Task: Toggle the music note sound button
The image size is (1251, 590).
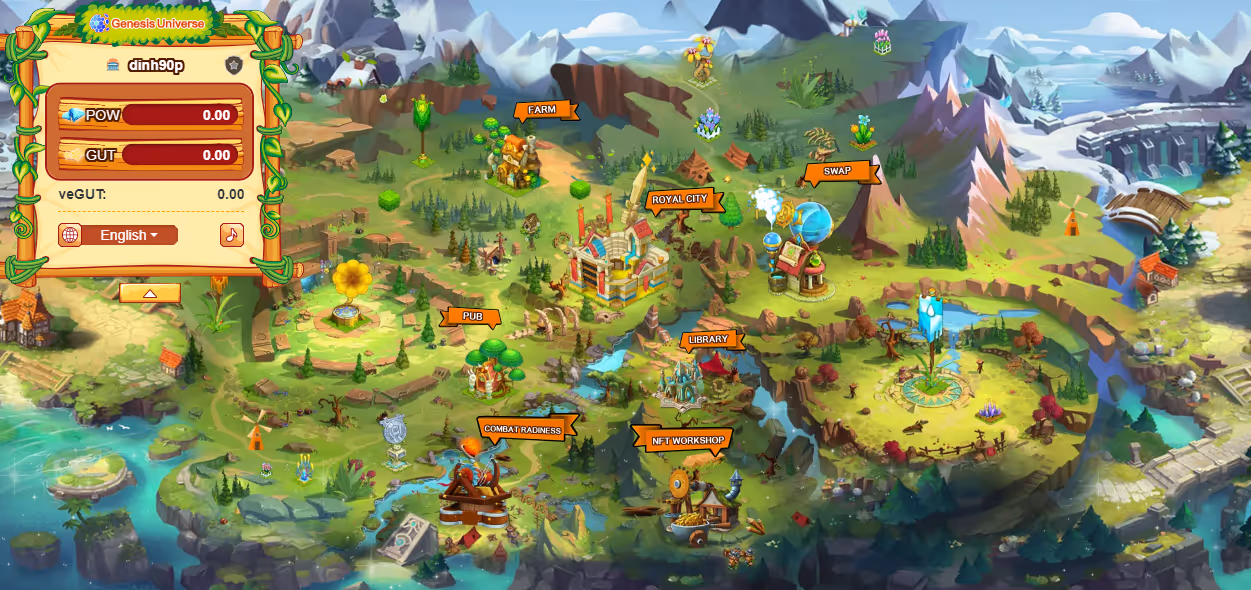Action: point(232,235)
